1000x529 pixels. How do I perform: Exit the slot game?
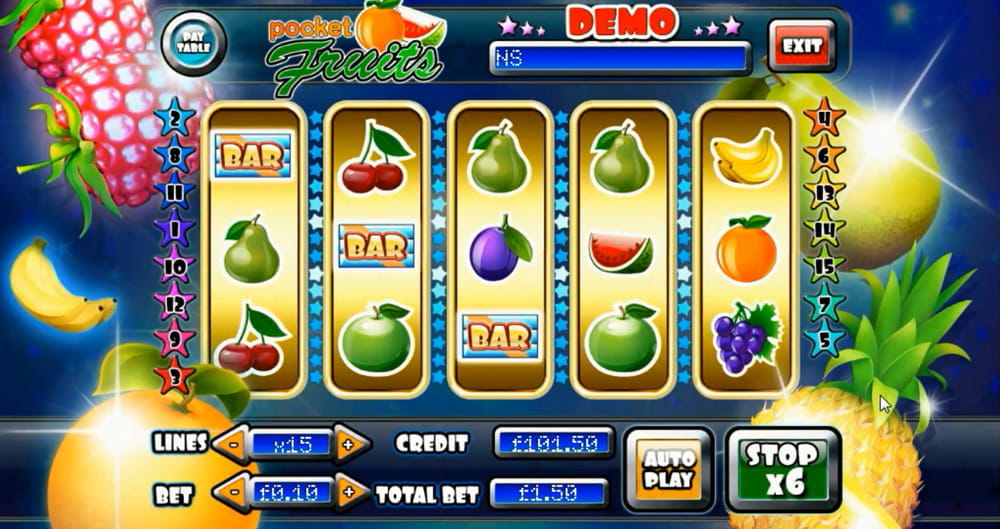tap(802, 46)
